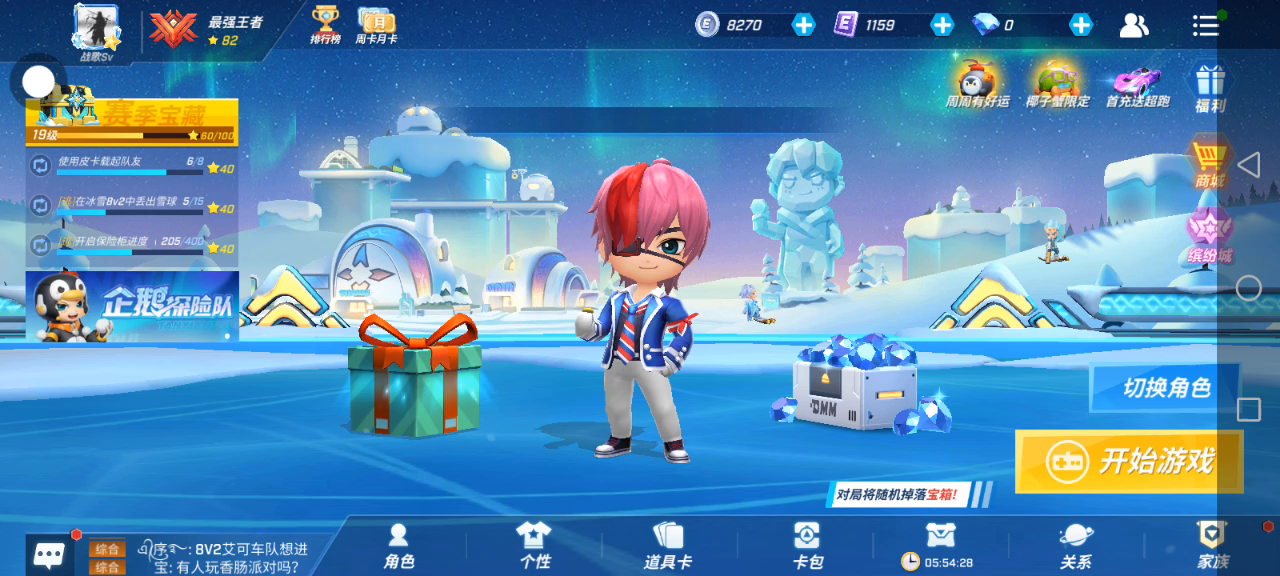
Task: Open the 周卡月卡 subscription card
Action: pyautogui.click(x=376, y=24)
